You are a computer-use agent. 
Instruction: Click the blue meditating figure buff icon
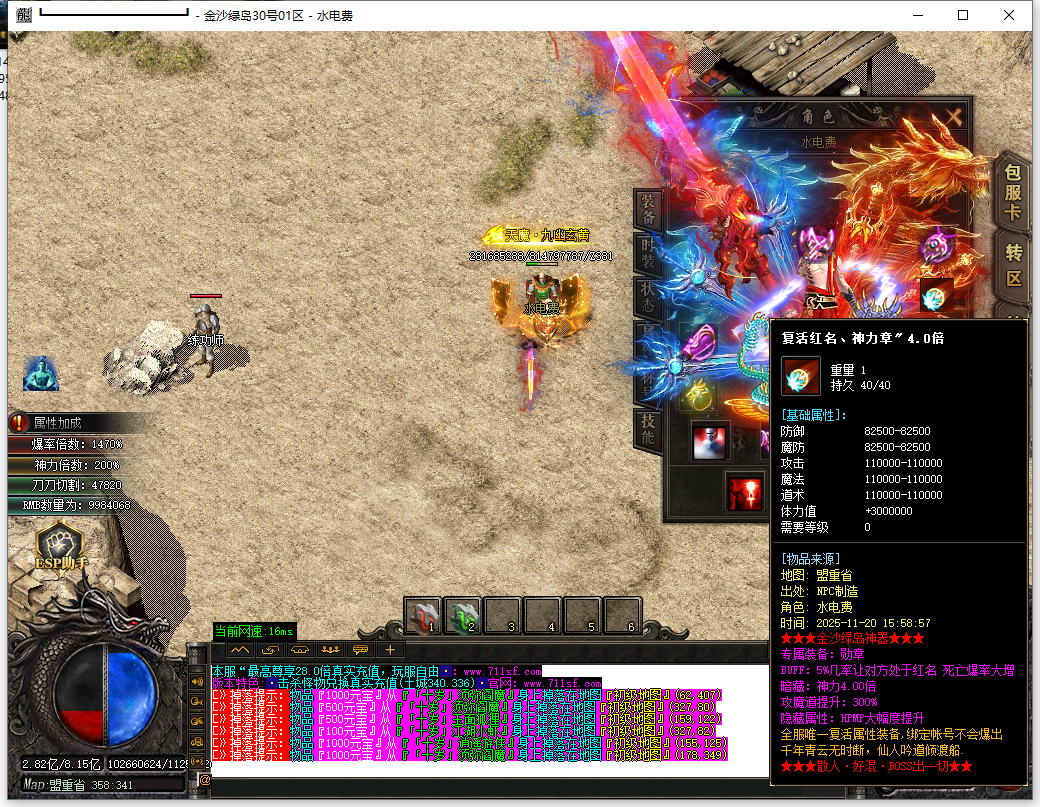(39, 373)
